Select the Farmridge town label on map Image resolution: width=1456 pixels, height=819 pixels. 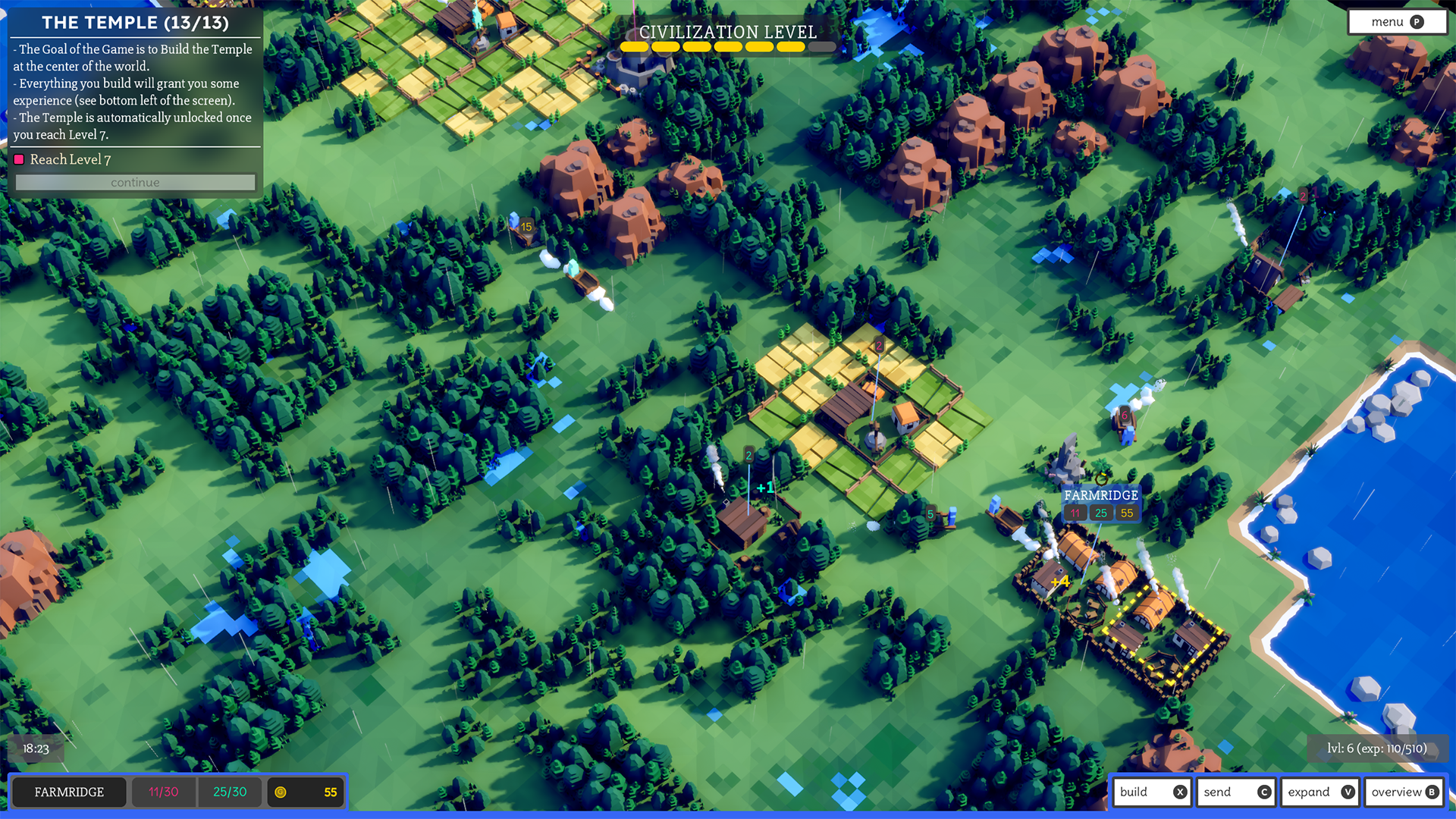coord(1100,495)
